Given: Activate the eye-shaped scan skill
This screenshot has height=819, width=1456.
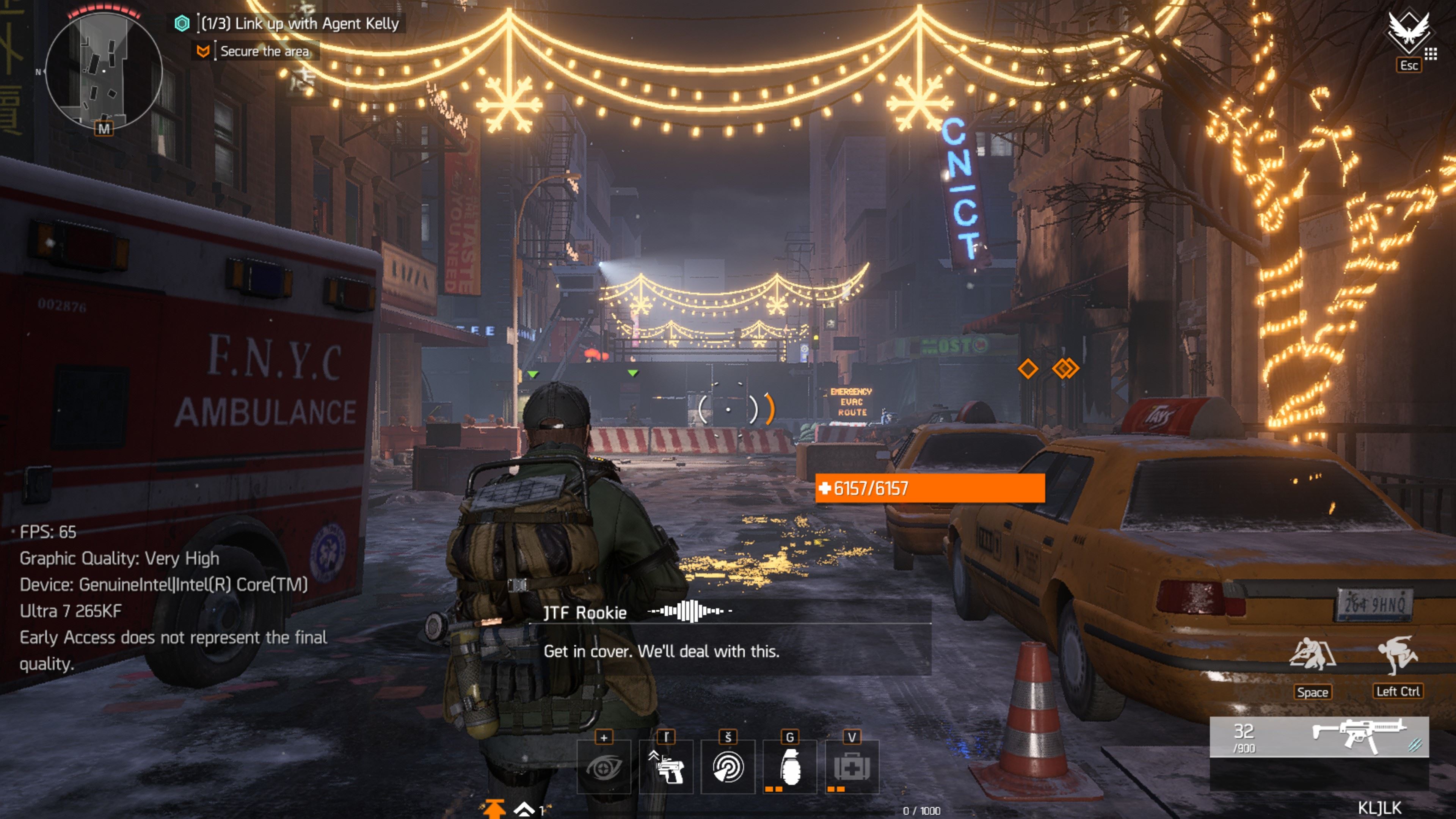Looking at the screenshot, I should click(x=604, y=766).
